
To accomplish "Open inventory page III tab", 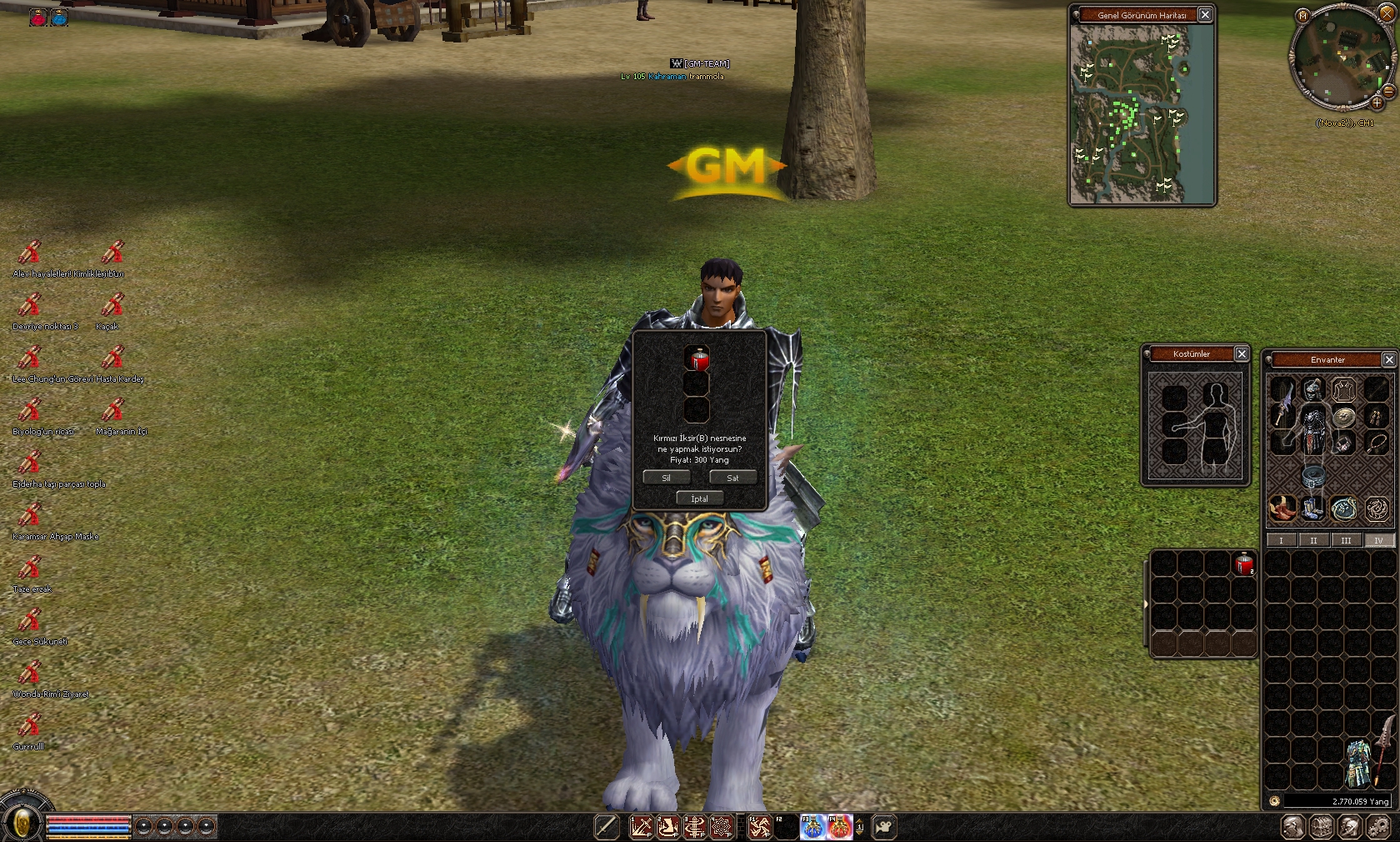I will [1346, 540].
